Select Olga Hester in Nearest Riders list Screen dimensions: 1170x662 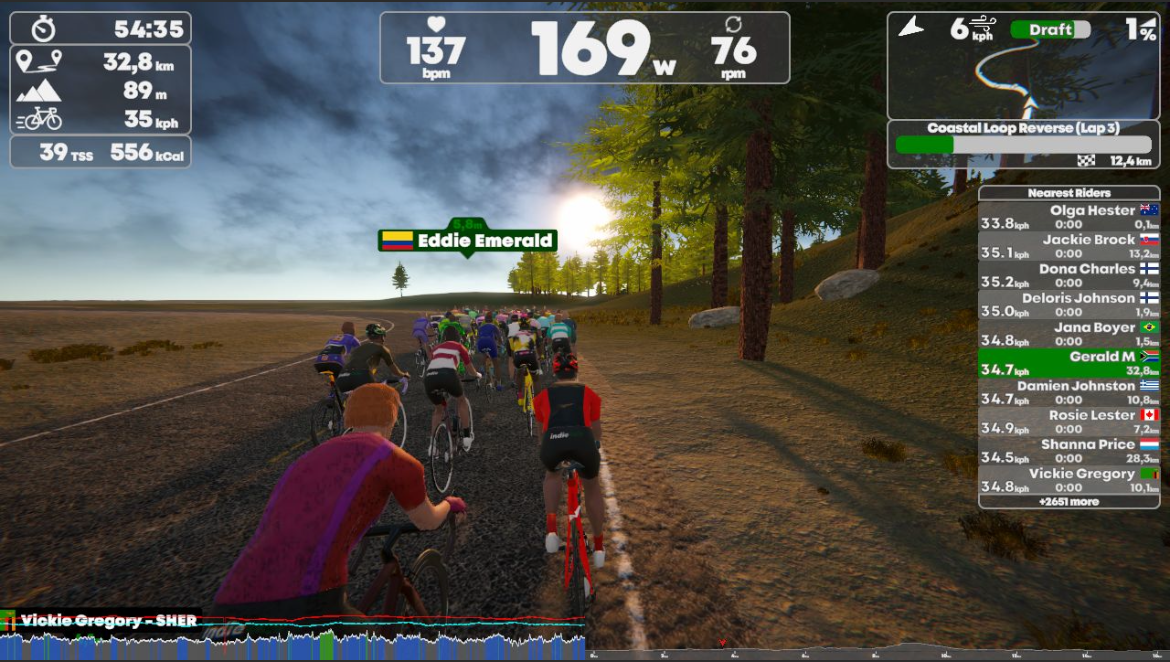pos(1068,217)
